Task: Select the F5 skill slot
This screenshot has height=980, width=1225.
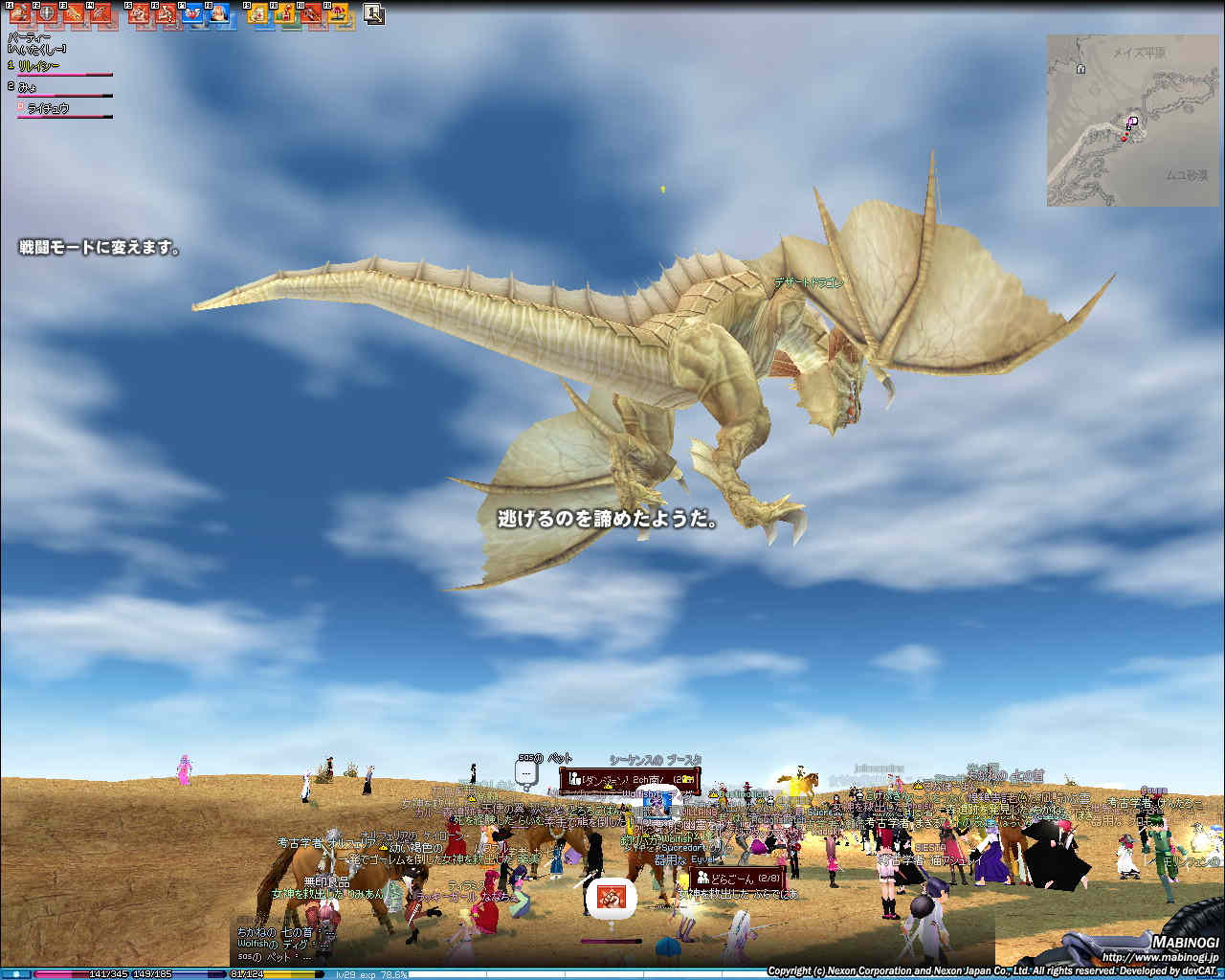Action: (139, 13)
